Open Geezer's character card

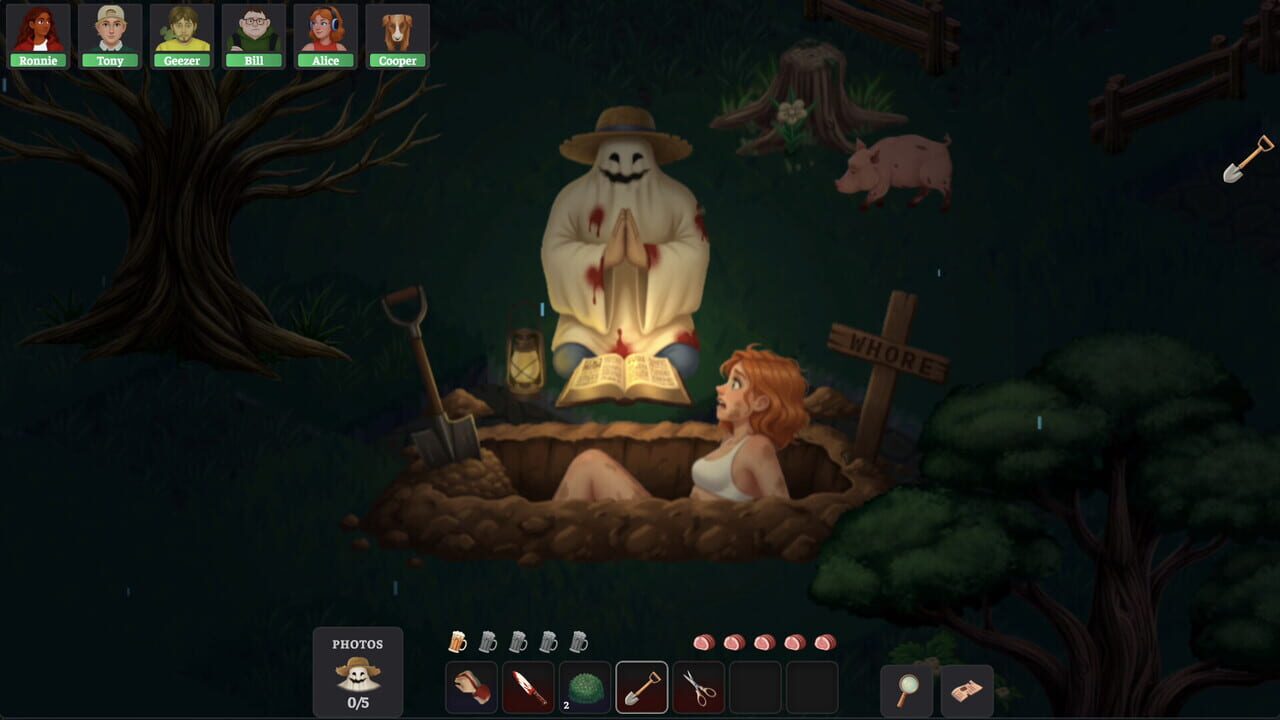tap(182, 30)
